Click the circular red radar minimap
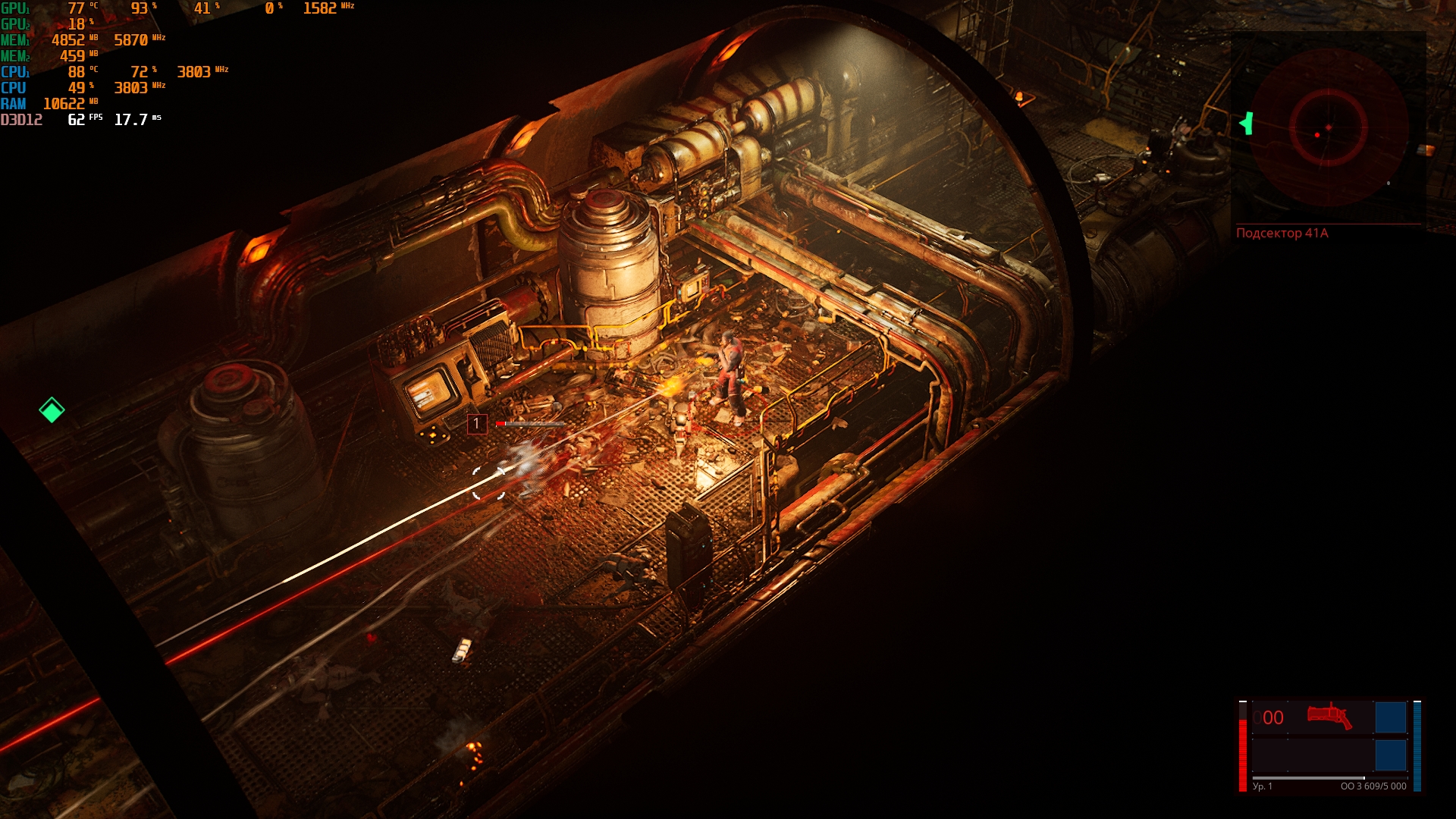 click(1328, 127)
